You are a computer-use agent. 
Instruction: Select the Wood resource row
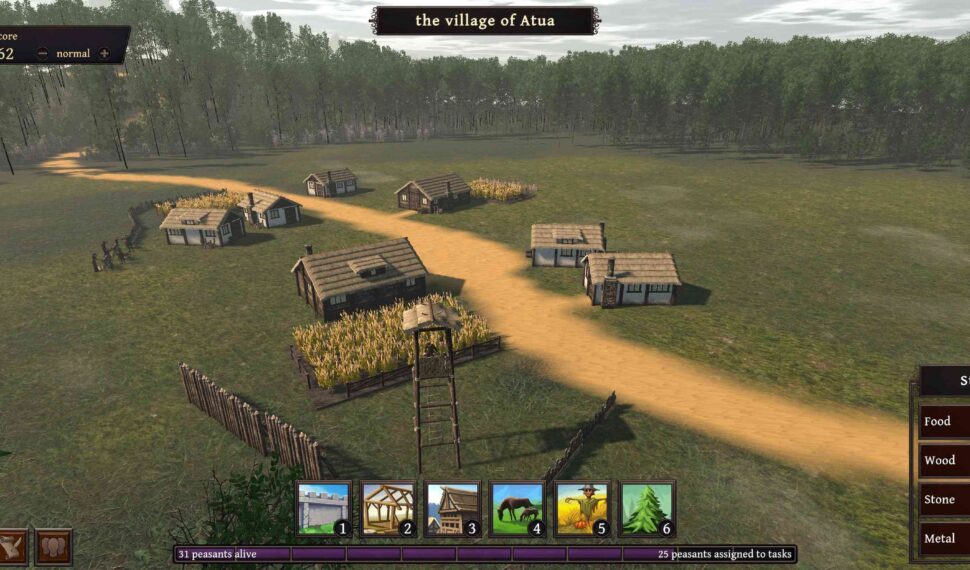pos(943,461)
